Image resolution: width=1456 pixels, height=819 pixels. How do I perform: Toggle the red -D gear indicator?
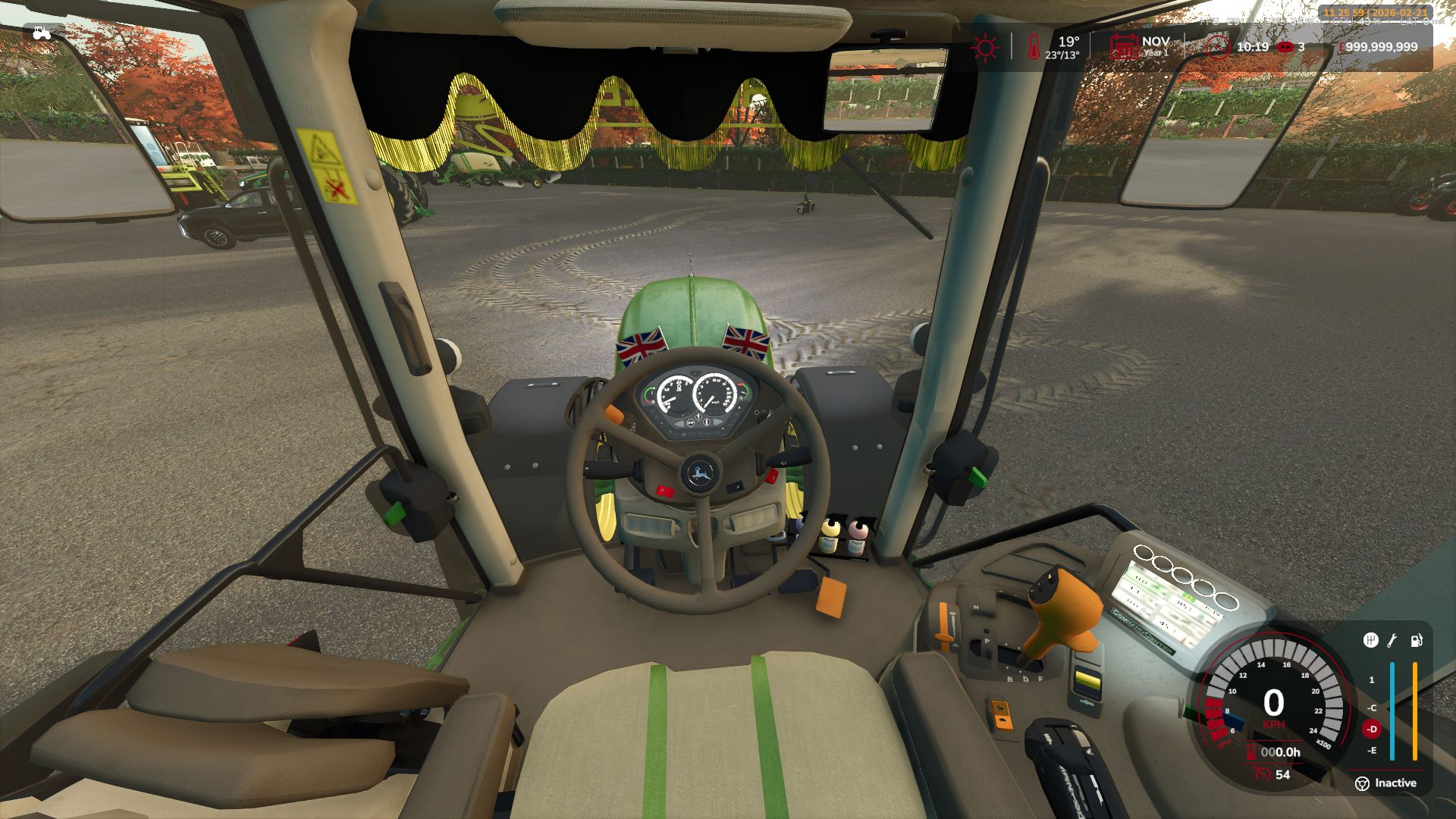tap(1372, 730)
